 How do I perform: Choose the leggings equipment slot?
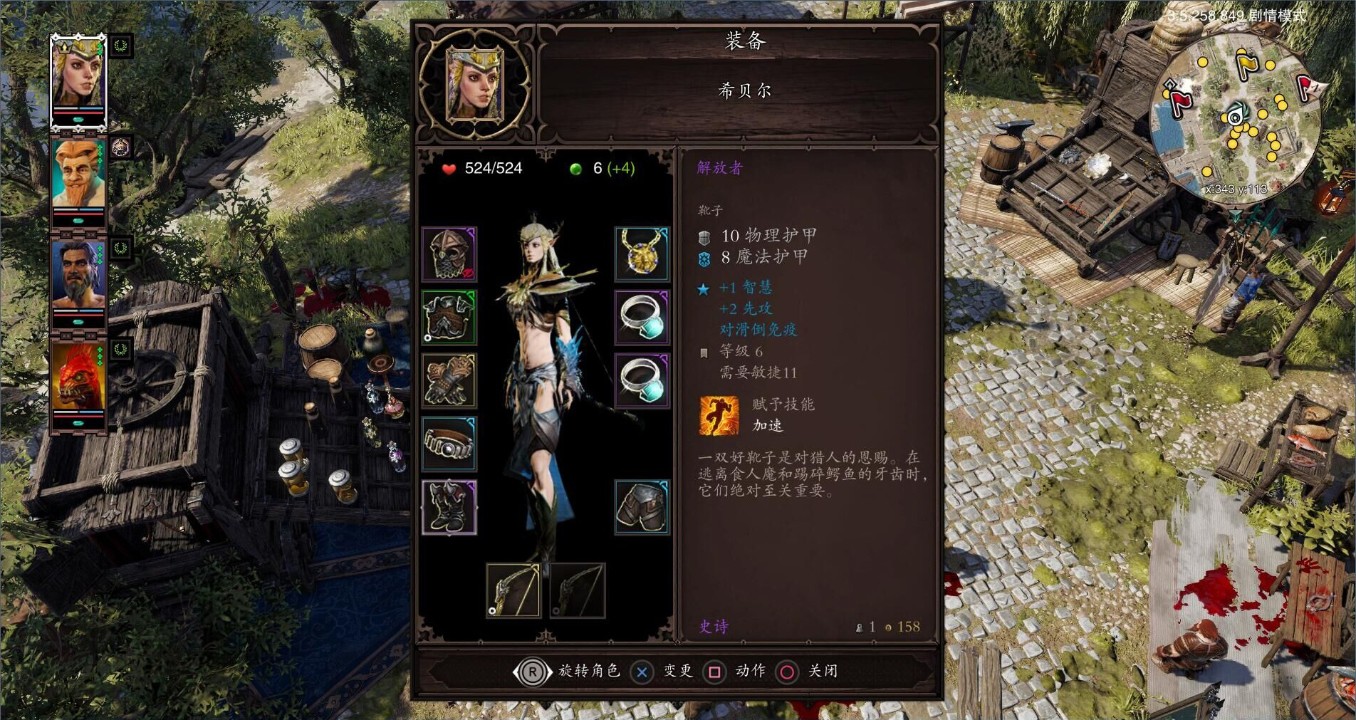pyautogui.click(x=641, y=507)
